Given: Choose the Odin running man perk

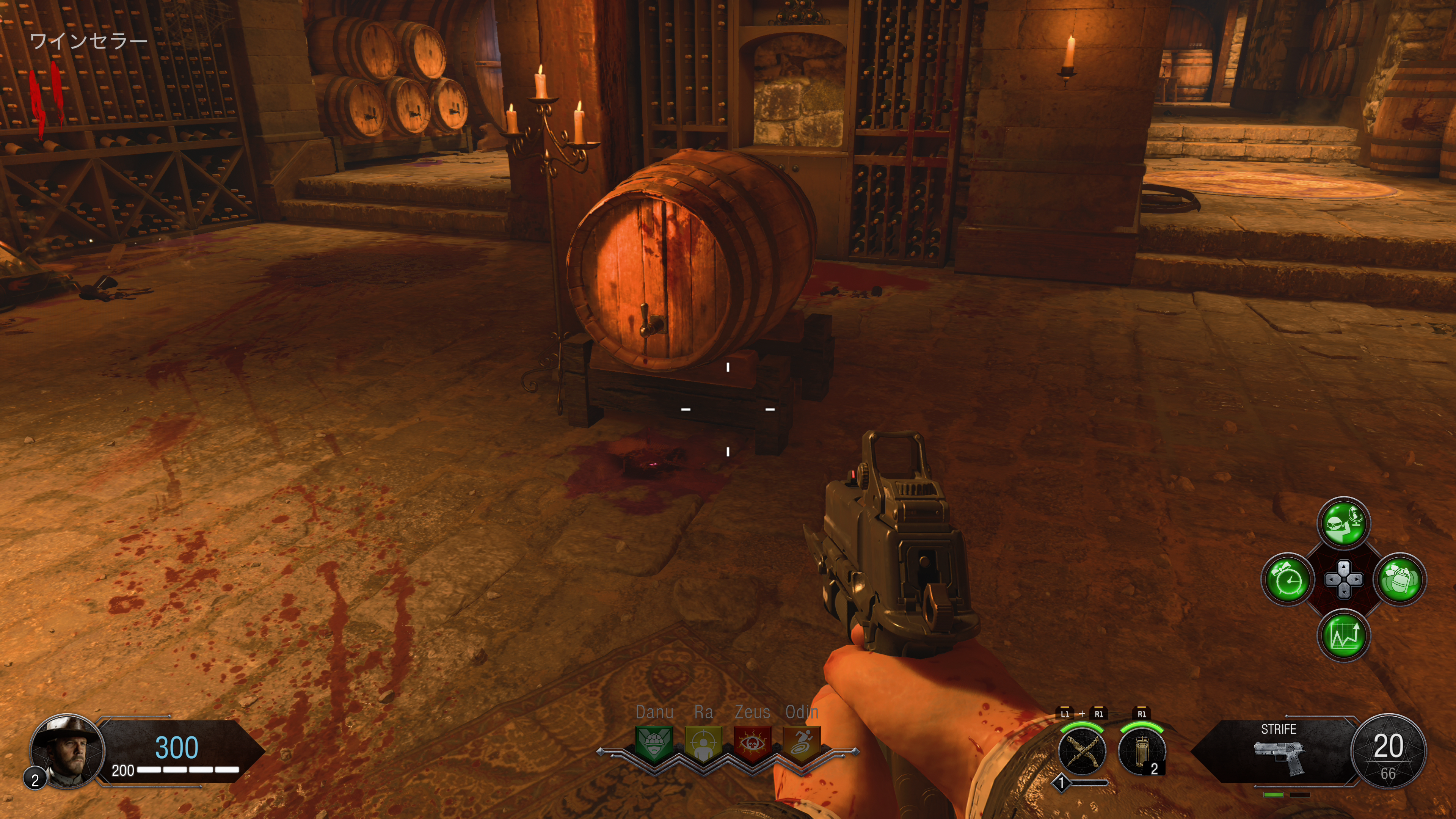Looking at the screenshot, I should (802, 744).
